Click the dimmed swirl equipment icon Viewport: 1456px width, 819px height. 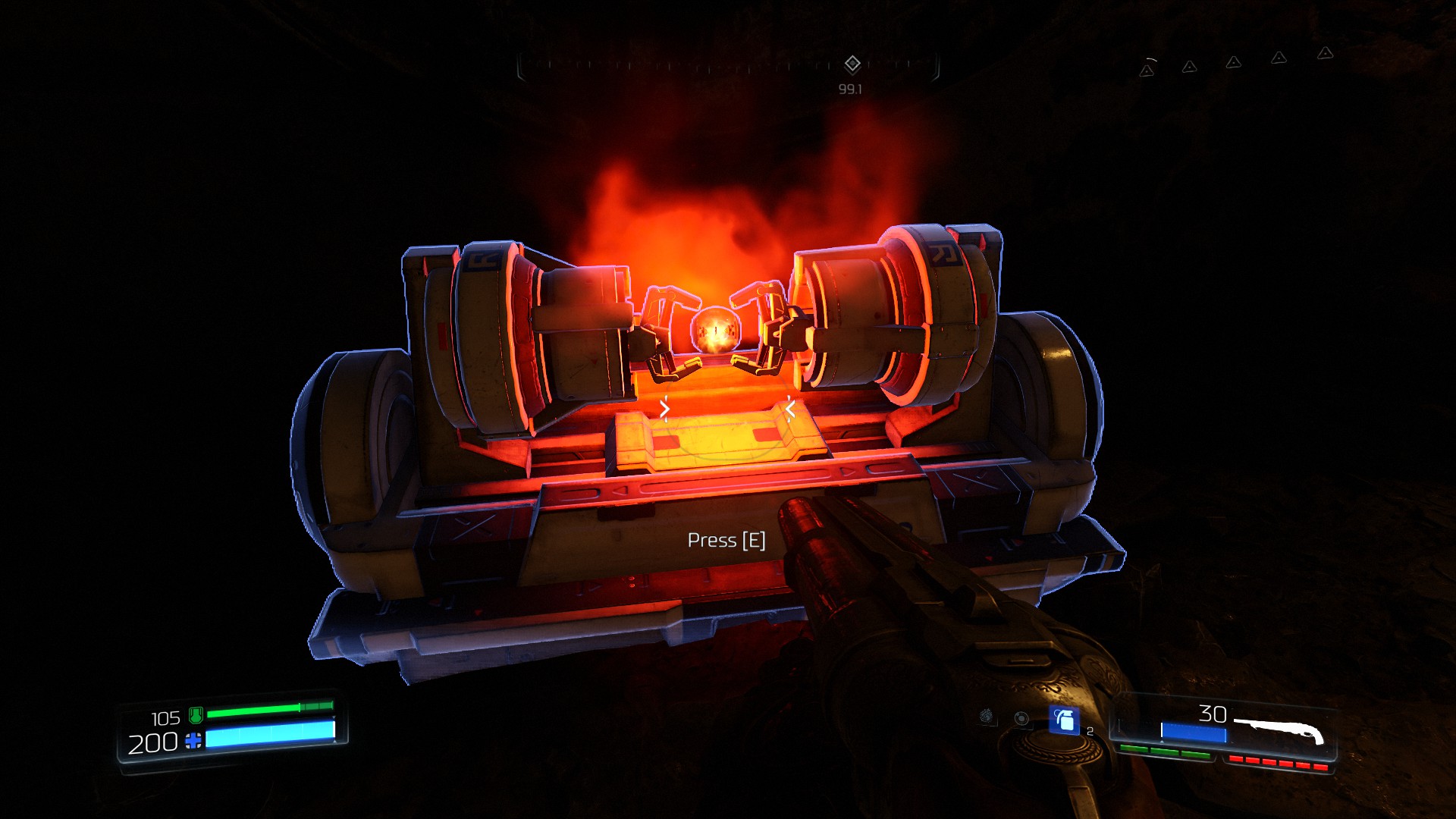987,715
